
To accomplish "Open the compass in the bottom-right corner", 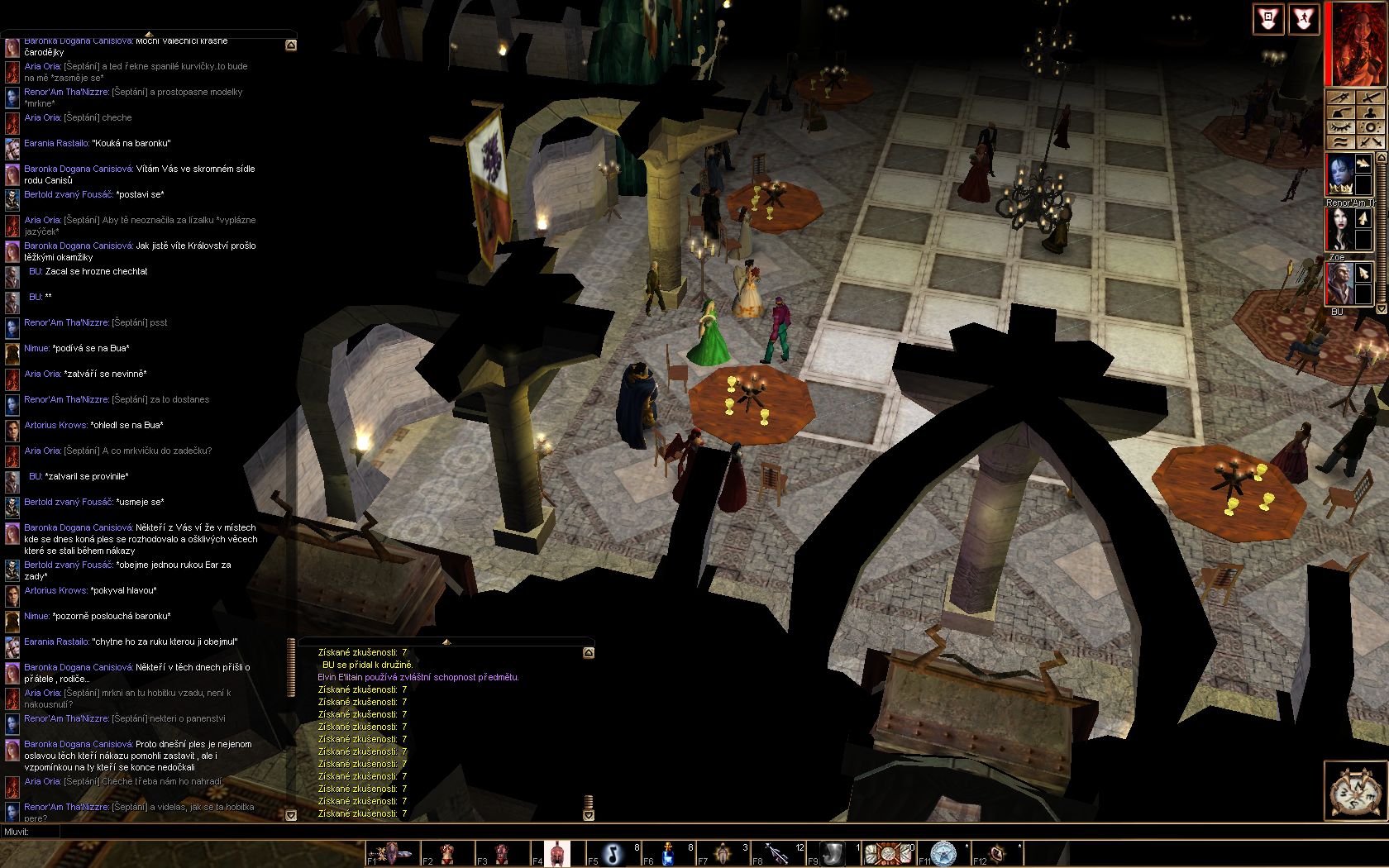I will 1354,791.
